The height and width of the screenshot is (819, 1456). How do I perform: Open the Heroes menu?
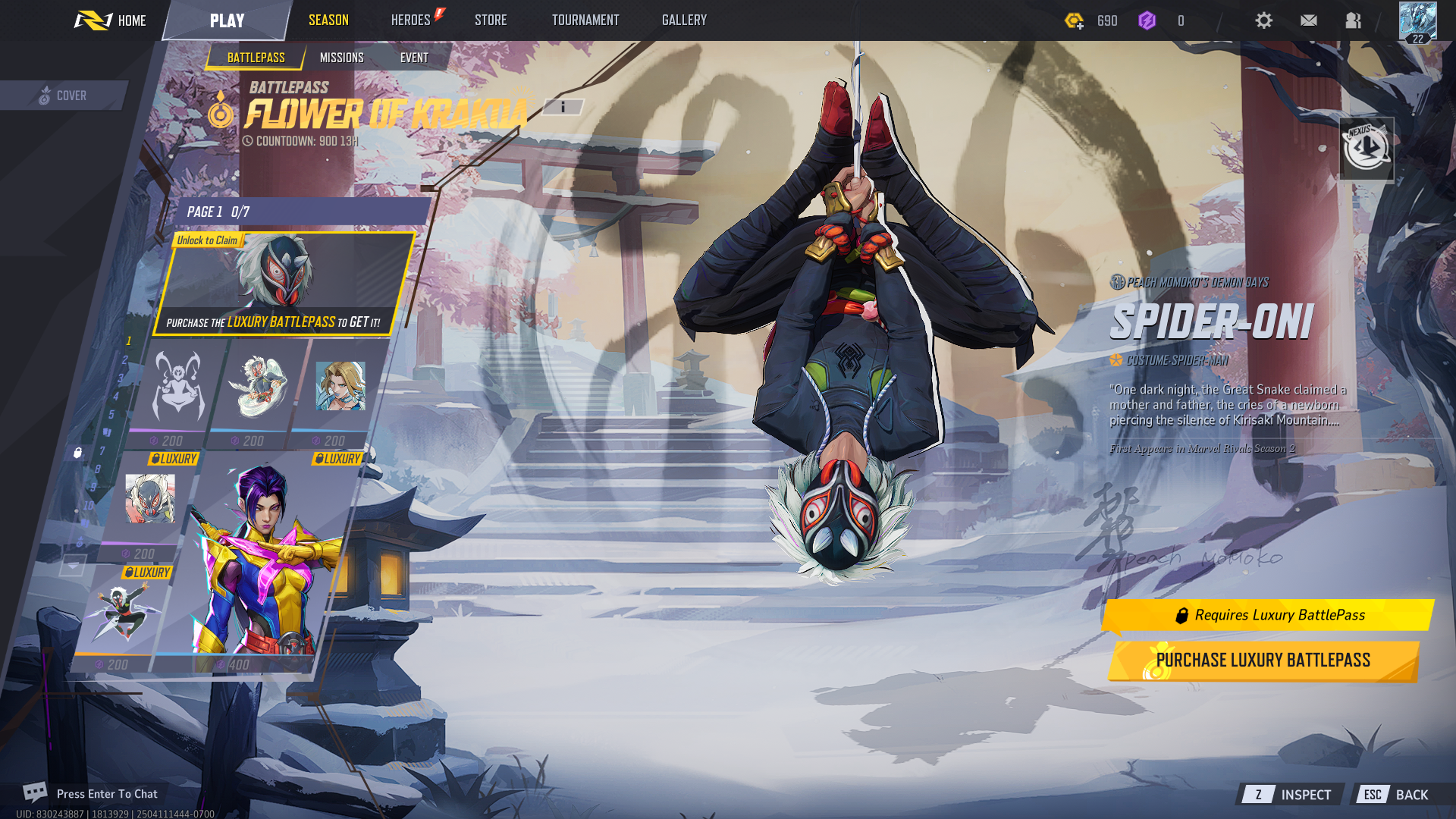(411, 20)
